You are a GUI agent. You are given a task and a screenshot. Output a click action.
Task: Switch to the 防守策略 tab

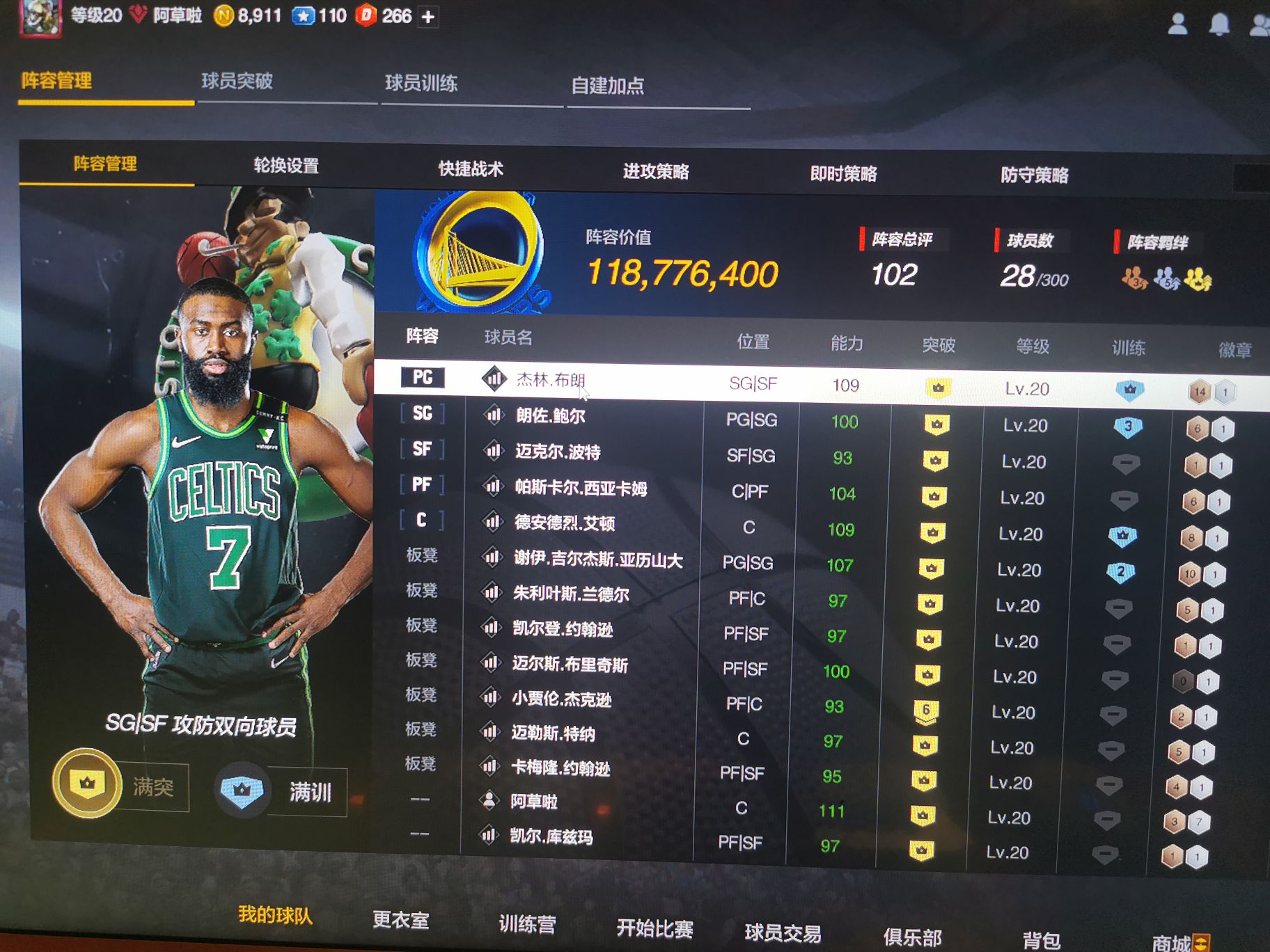[x=1035, y=174]
